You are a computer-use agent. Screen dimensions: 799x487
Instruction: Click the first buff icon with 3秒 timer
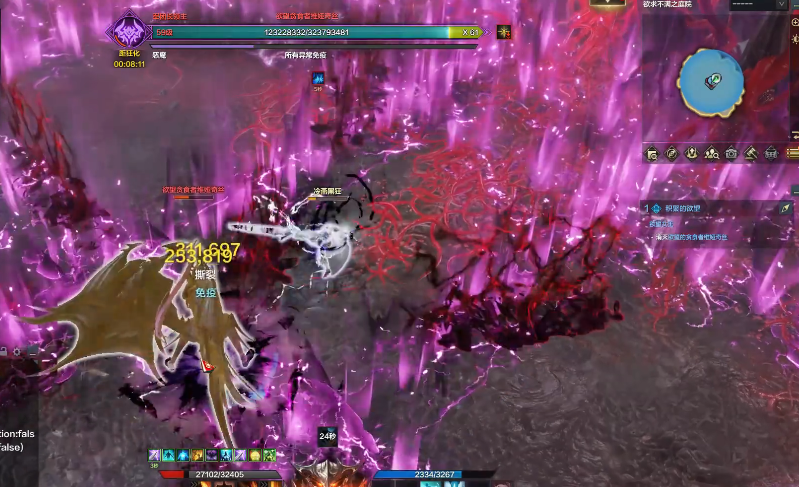[x=156, y=455]
